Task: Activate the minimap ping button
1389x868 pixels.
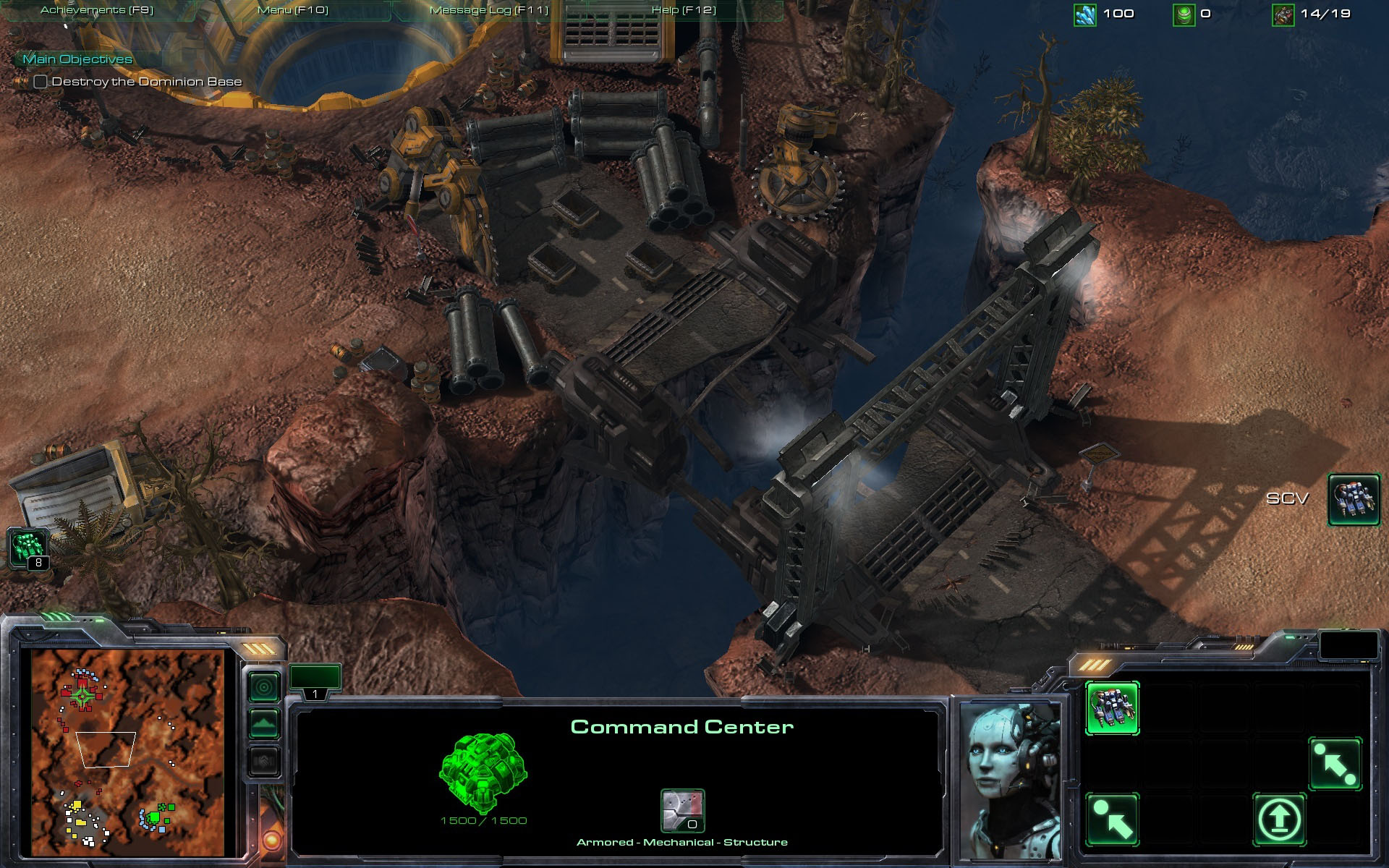Action: click(x=264, y=686)
